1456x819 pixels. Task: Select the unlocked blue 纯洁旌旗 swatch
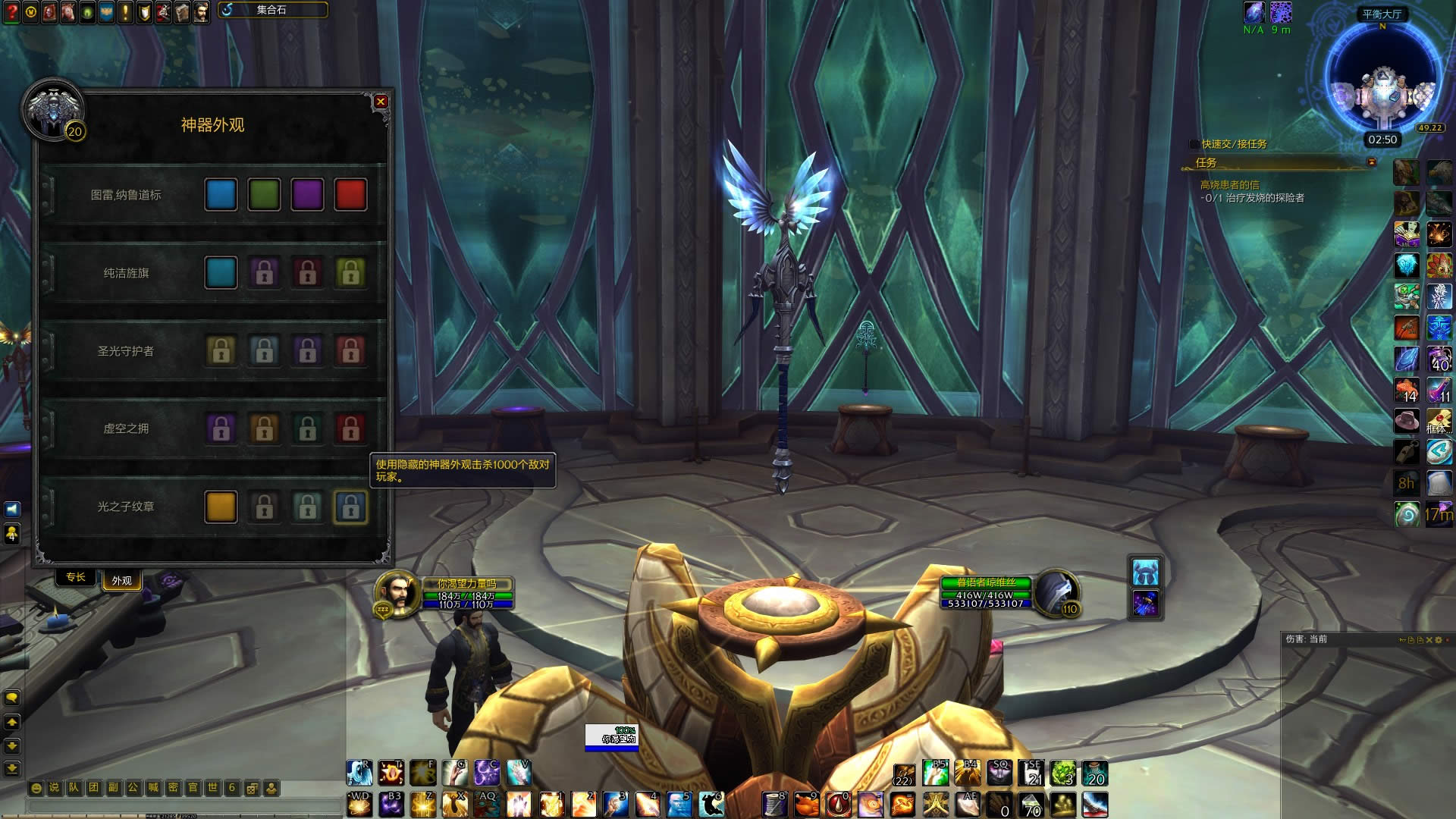coord(221,273)
